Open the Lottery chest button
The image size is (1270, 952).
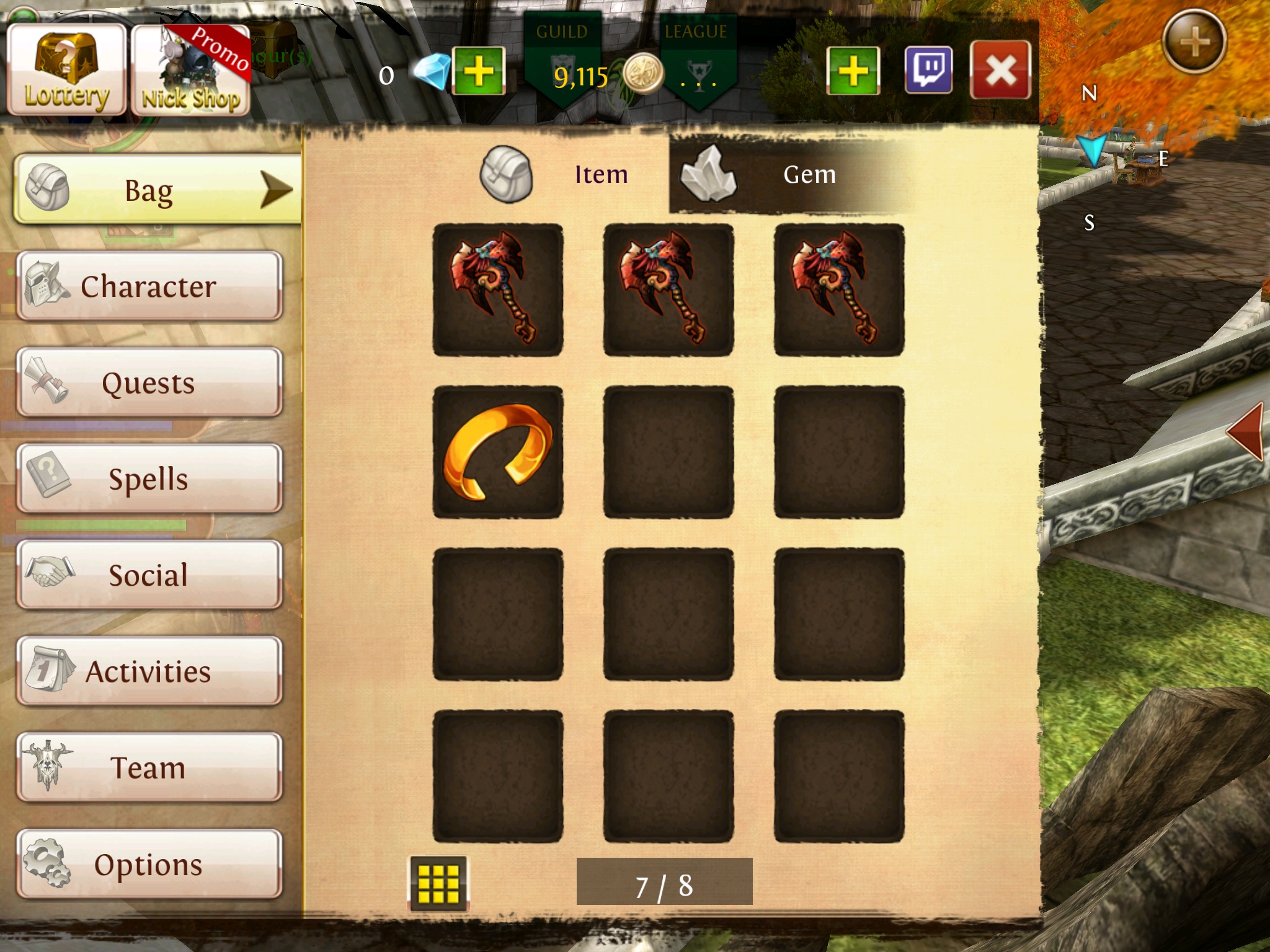66,71
